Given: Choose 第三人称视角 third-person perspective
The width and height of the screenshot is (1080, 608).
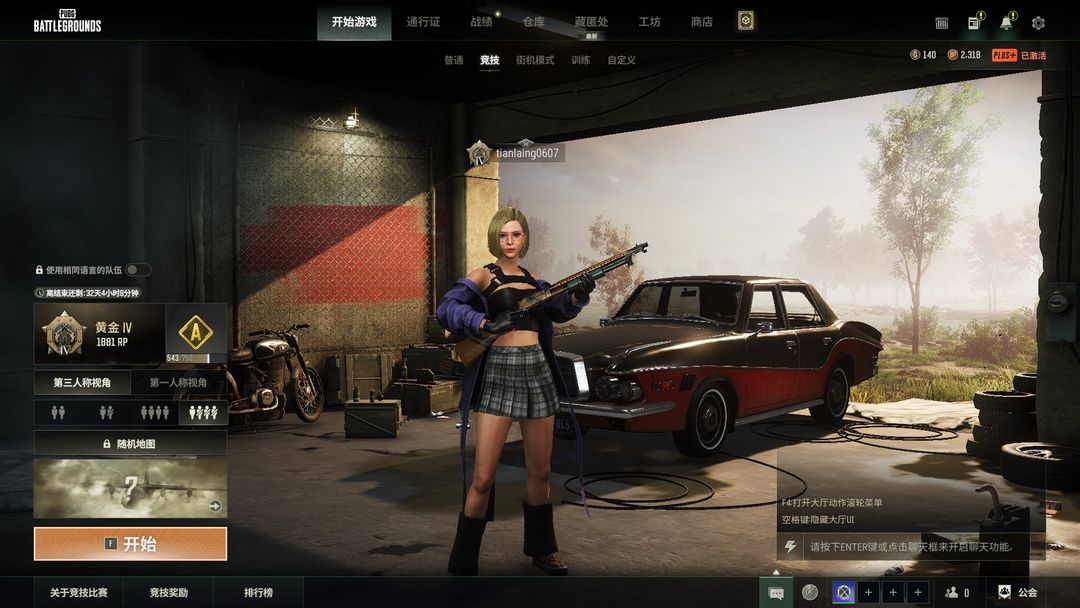Looking at the screenshot, I should (83, 383).
